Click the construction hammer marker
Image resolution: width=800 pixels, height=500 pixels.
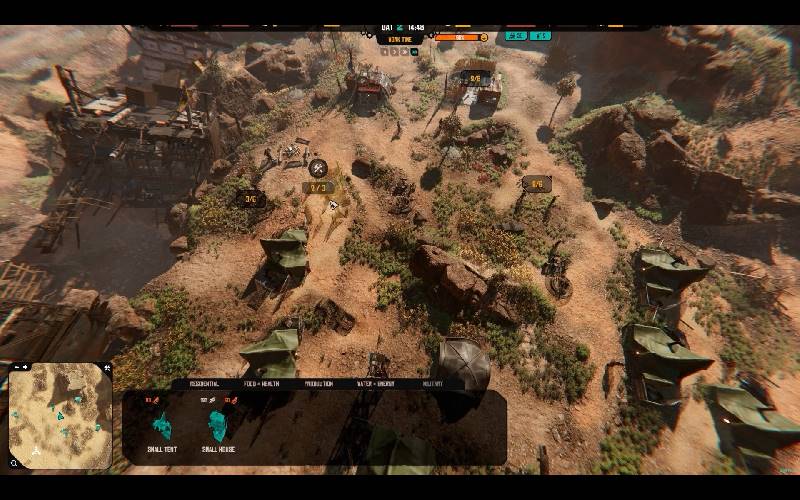tap(318, 168)
